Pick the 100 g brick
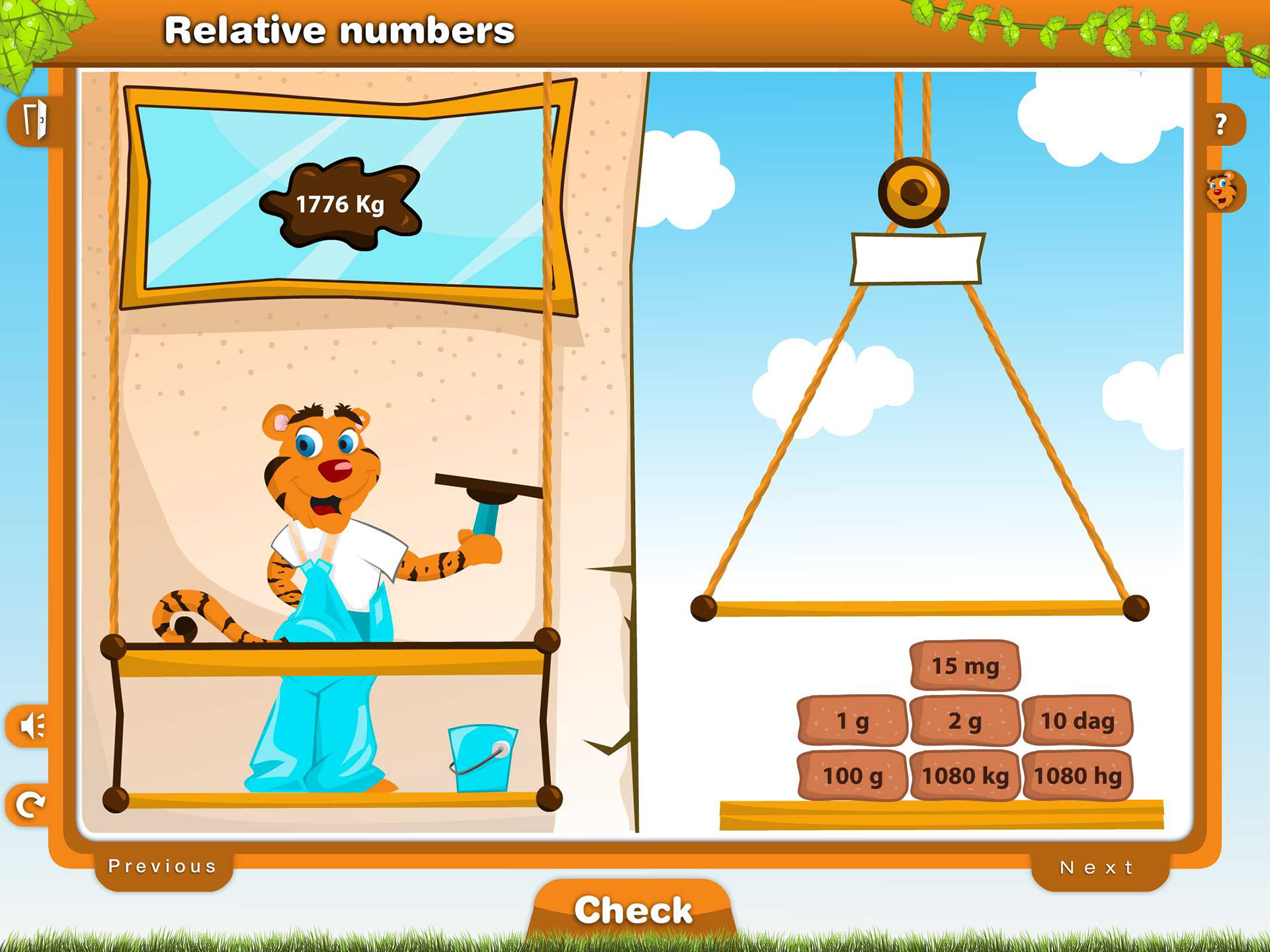The height and width of the screenshot is (952, 1270). 852,775
